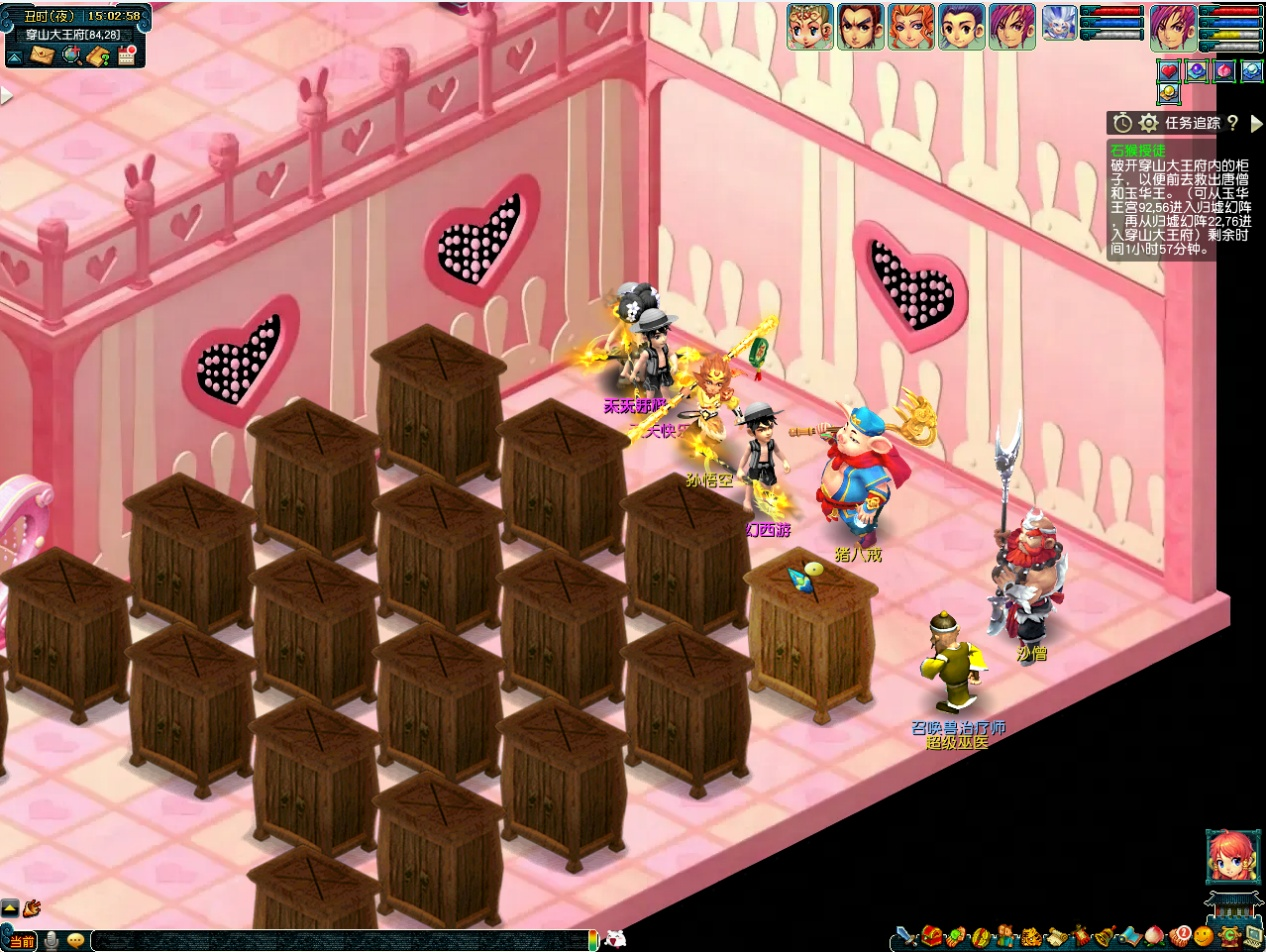The width and height of the screenshot is (1266, 952).
Task: Open the tiger pet menu icon
Action: (x=1030, y=937)
